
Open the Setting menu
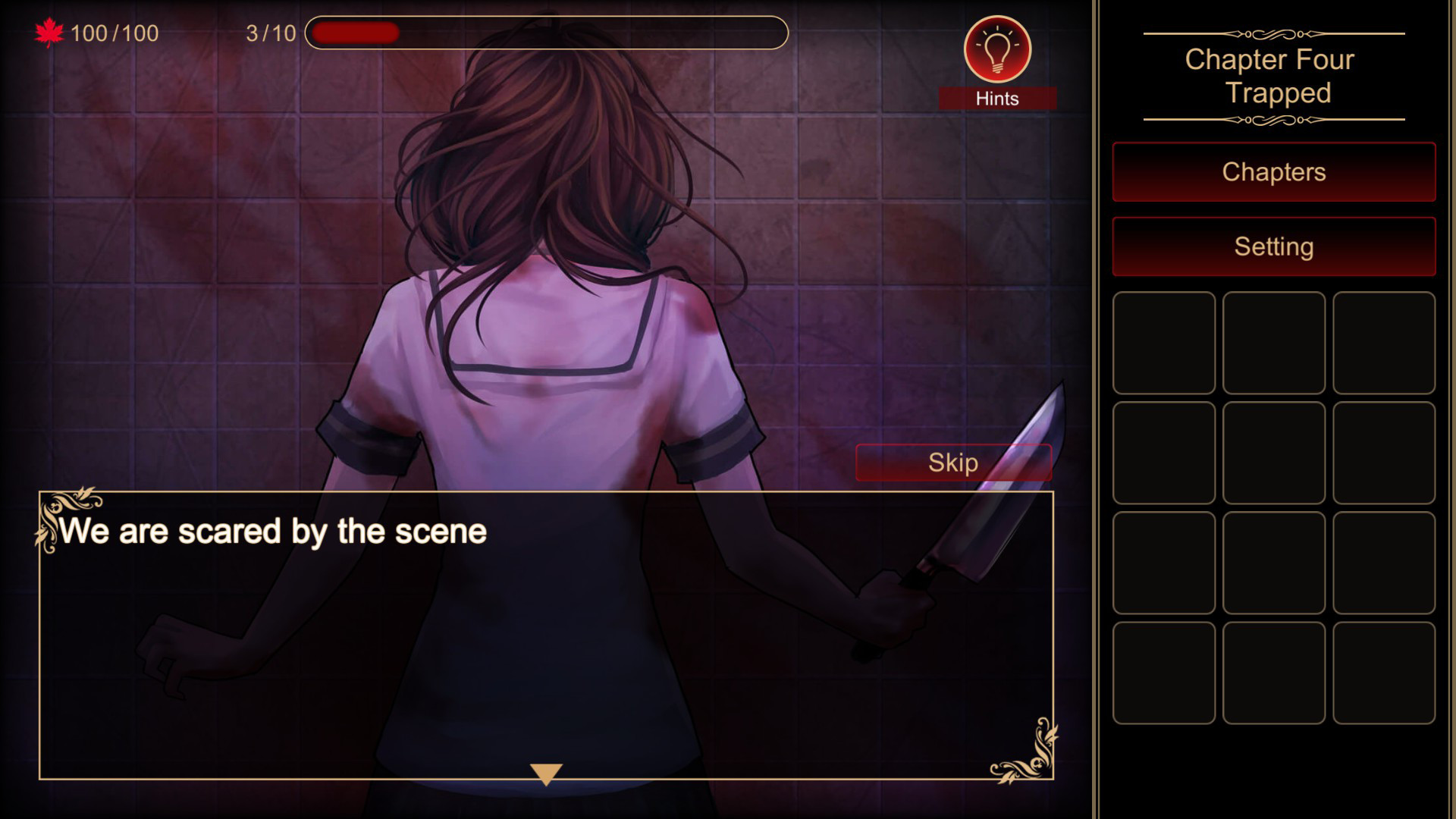point(1274,246)
